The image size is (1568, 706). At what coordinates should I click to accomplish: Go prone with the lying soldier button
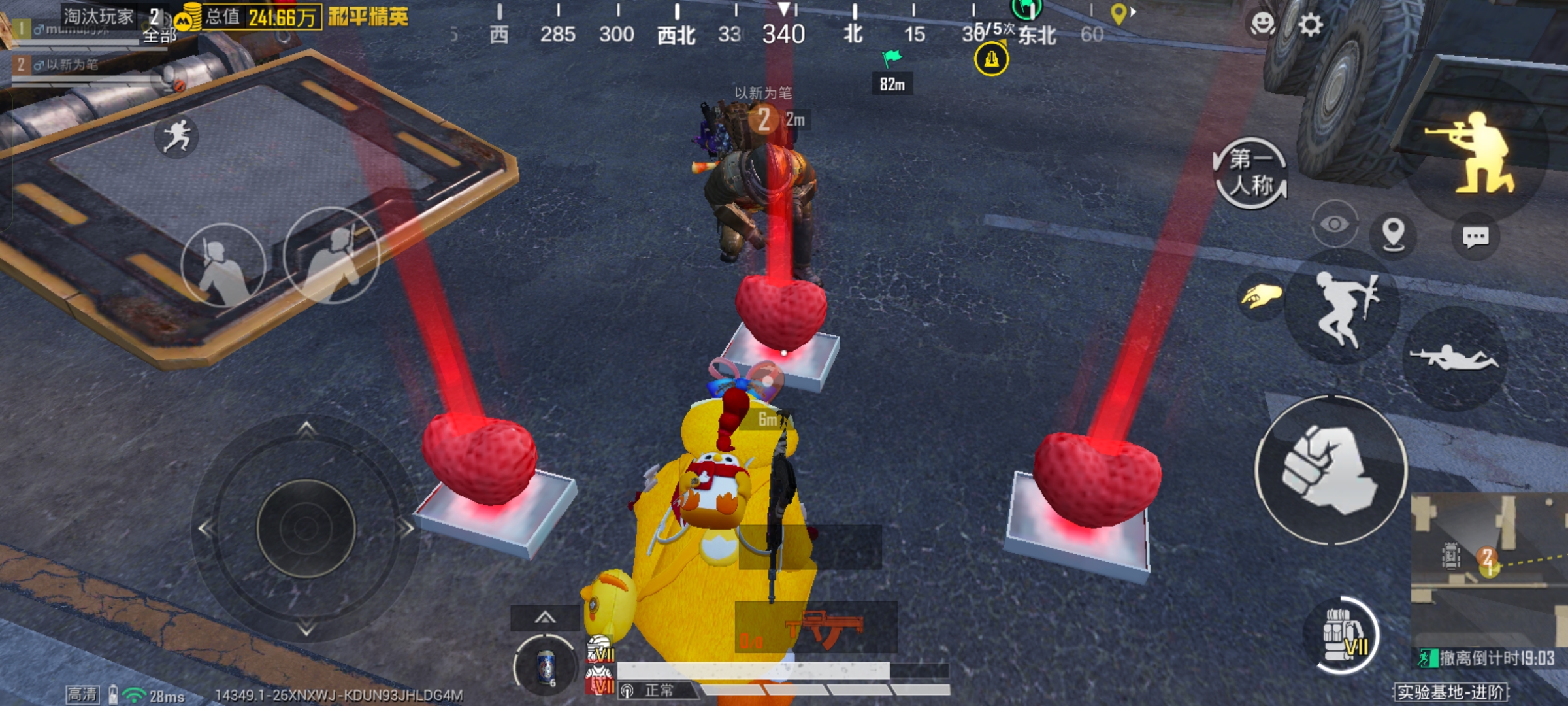pos(1454,358)
